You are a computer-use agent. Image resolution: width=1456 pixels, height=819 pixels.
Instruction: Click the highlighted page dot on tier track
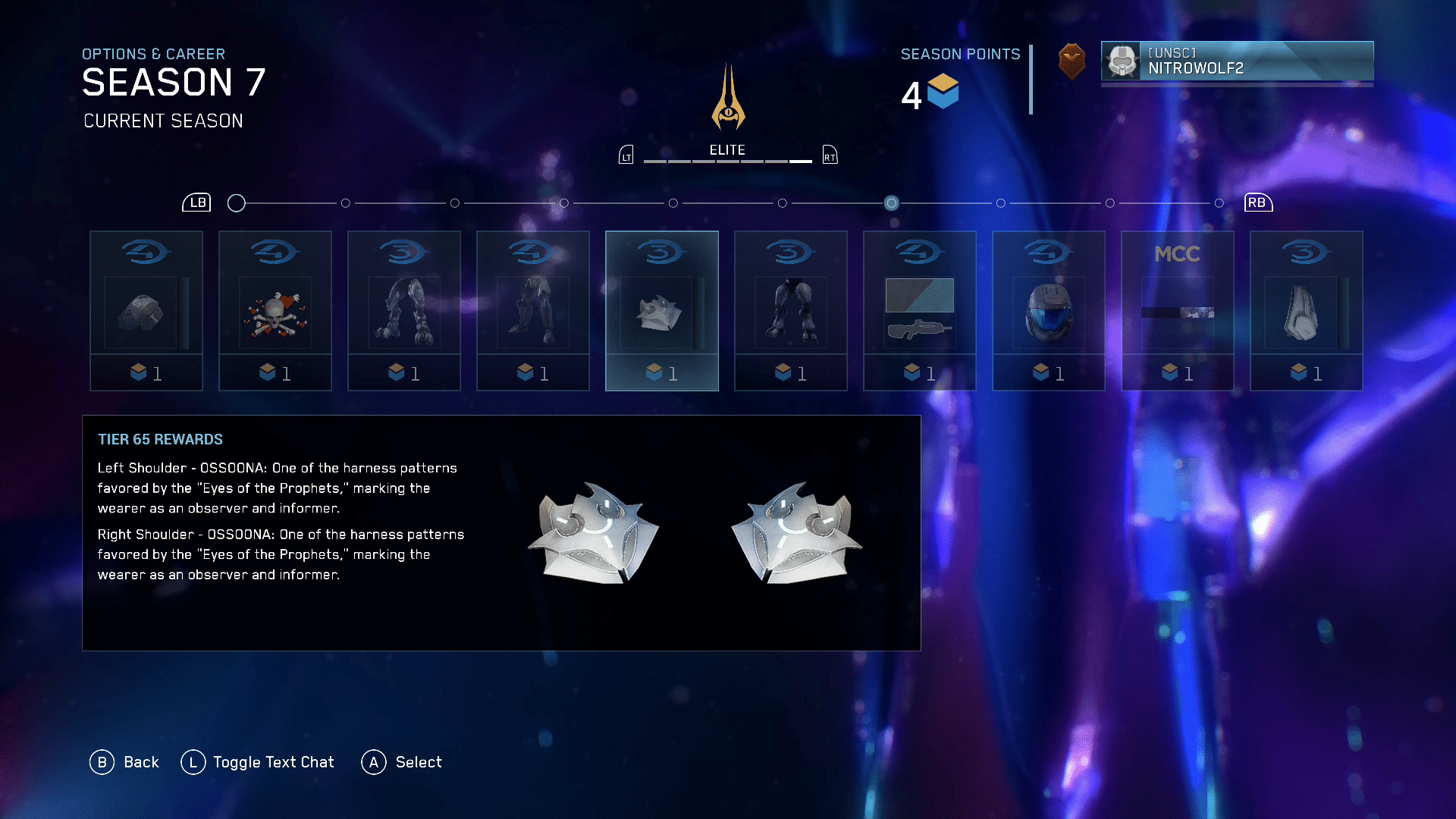pyautogui.click(x=892, y=203)
